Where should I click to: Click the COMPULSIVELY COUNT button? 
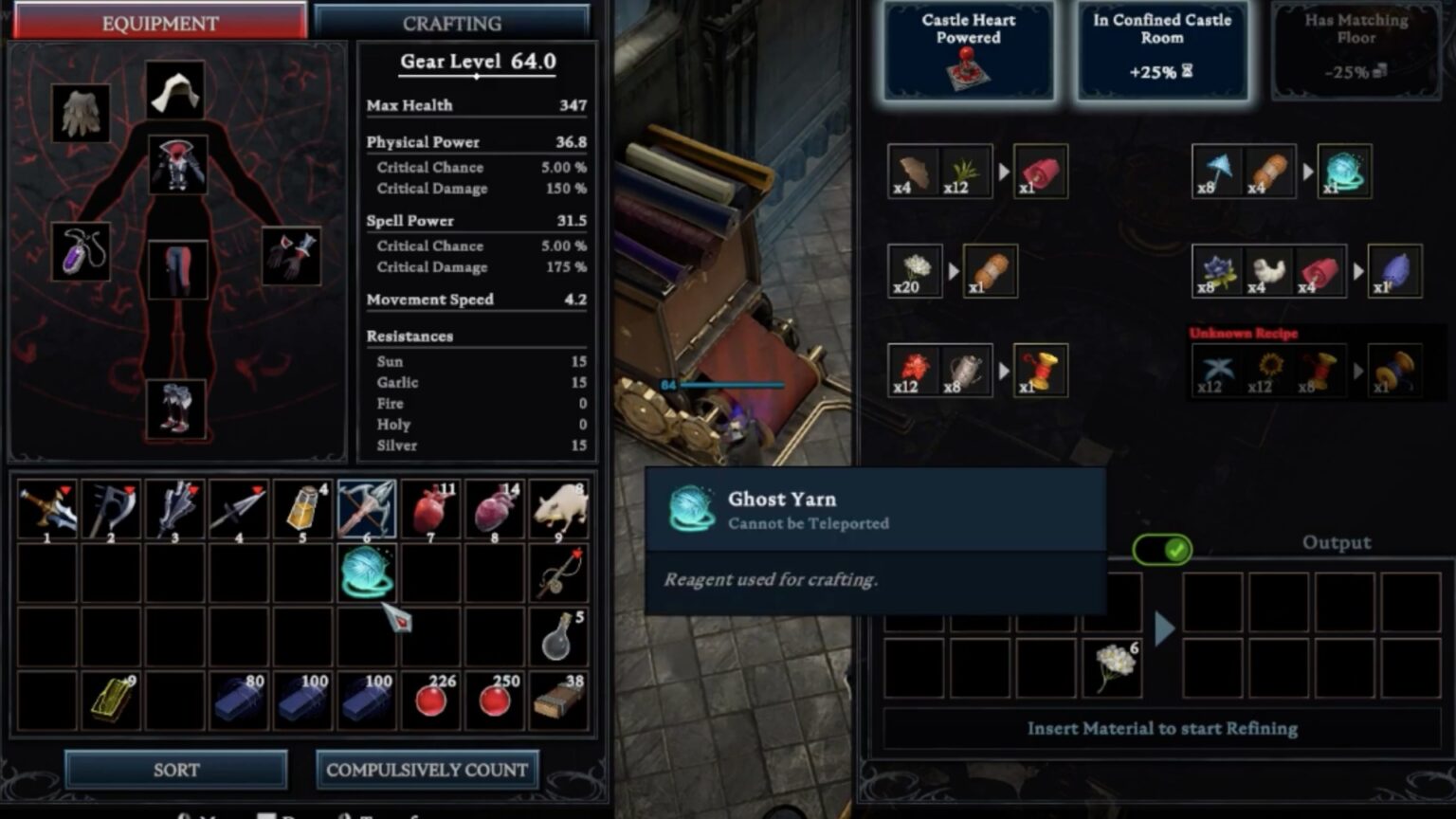[x=427, y=770]
